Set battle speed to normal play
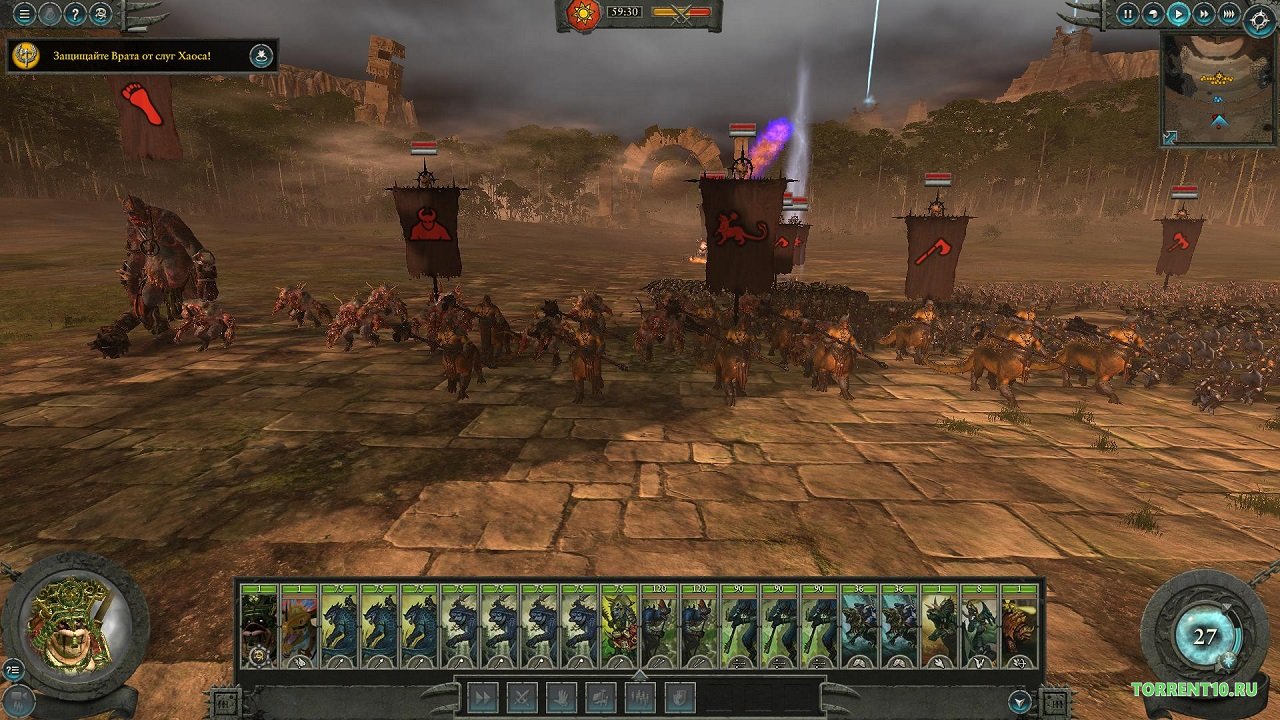 click(1179, 14)
